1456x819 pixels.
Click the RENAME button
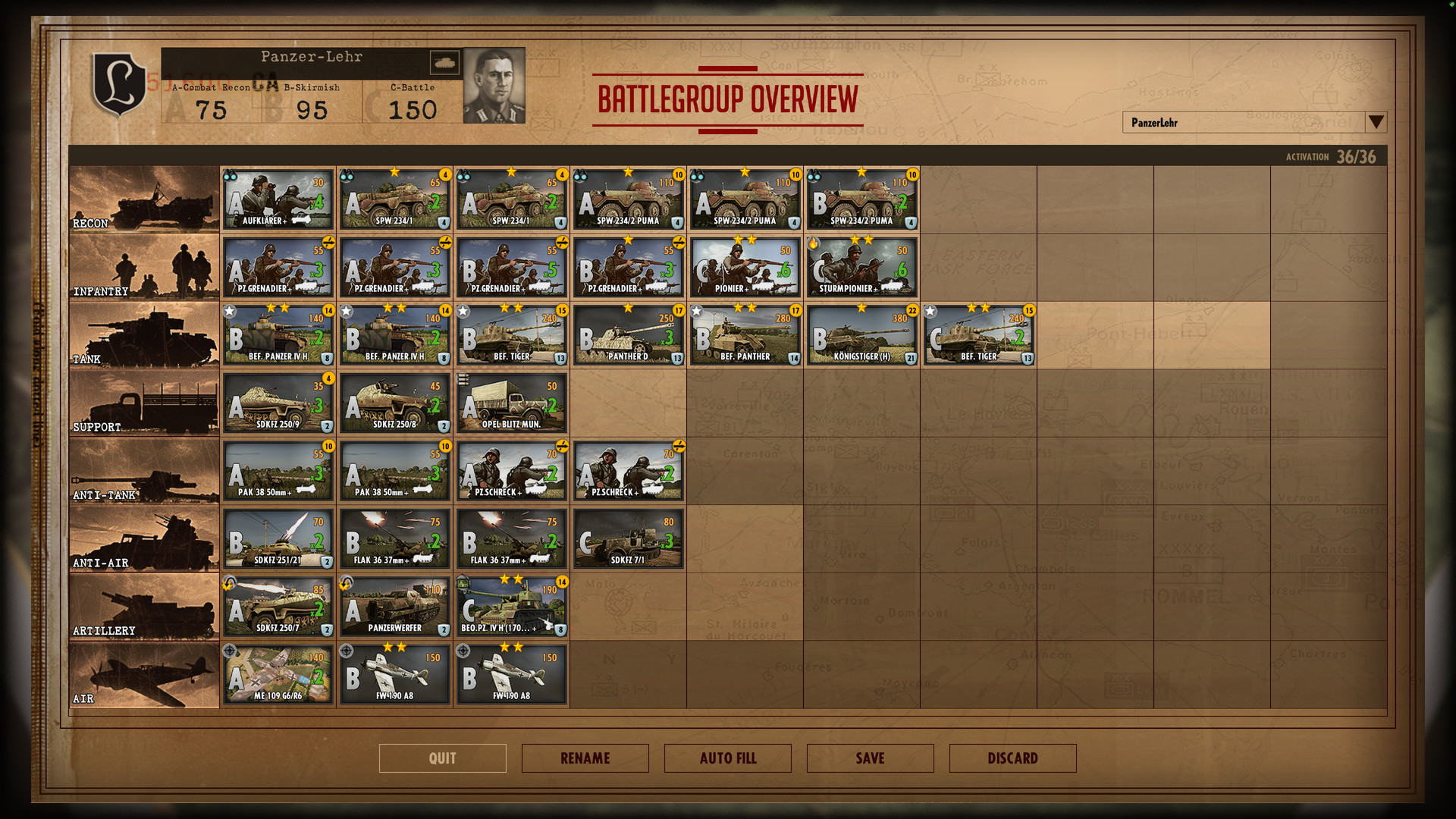click(585, 758)
